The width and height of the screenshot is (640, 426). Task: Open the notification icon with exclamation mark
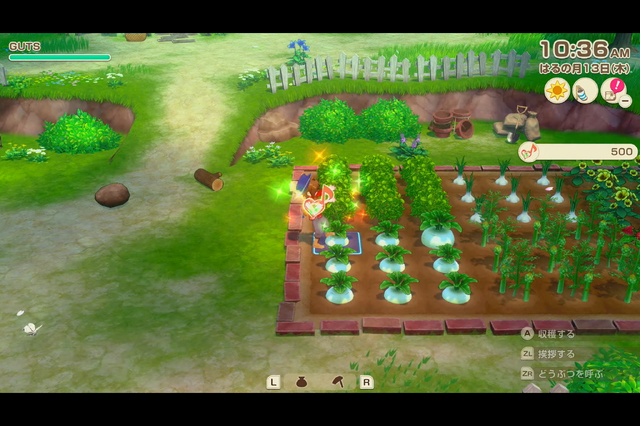coord(613,91)
